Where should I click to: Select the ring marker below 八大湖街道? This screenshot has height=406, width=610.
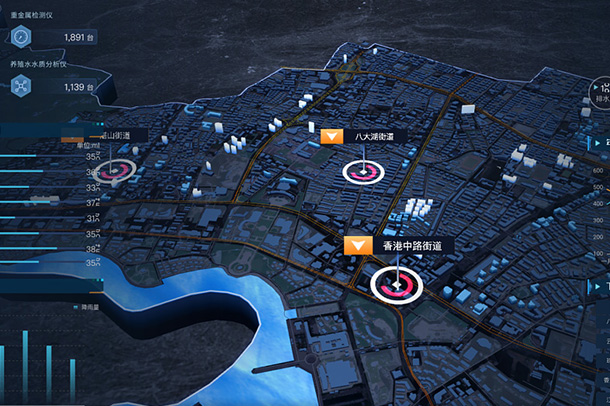(362, 172)
